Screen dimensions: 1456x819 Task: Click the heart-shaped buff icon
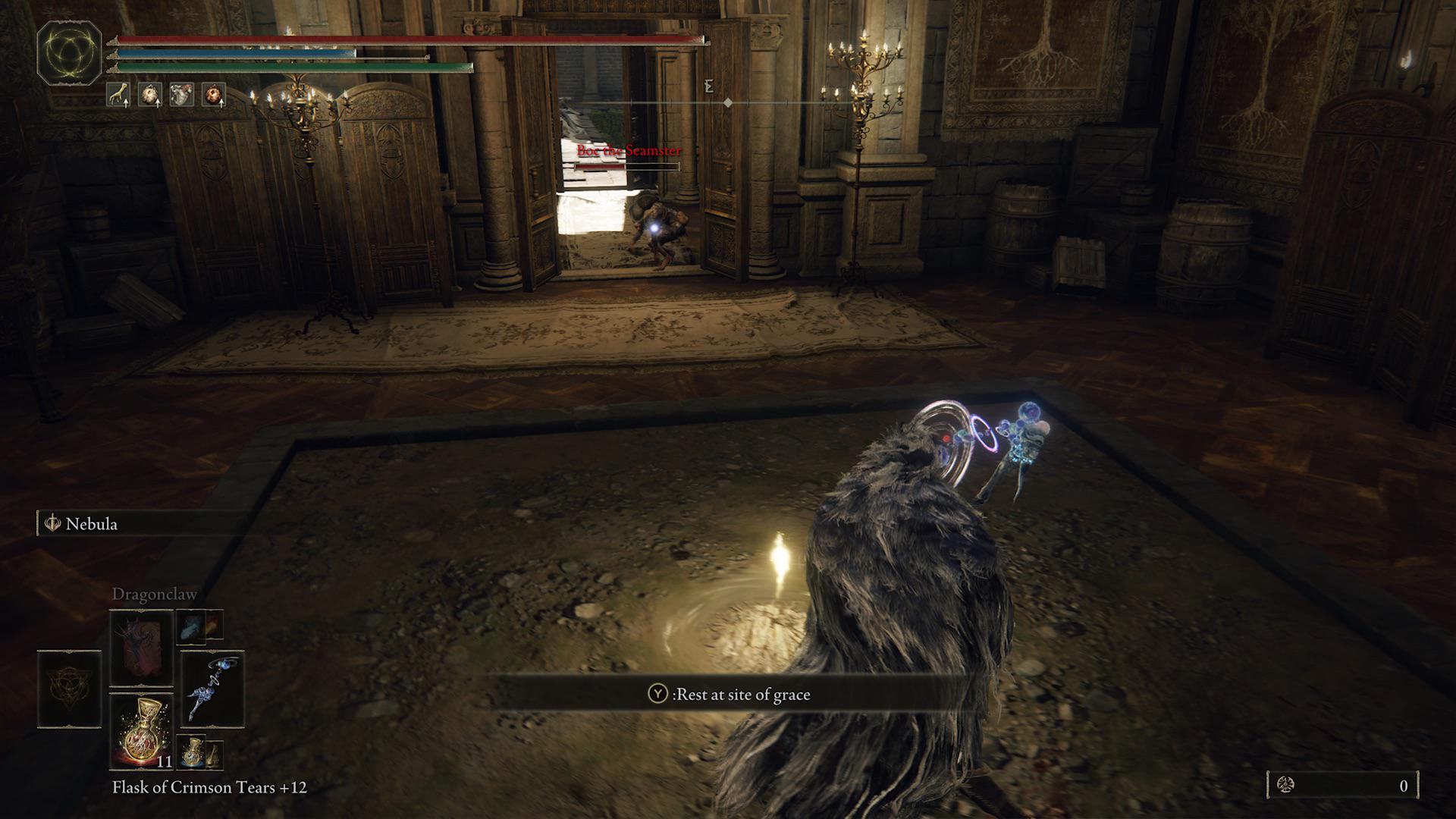coord(180,93)
